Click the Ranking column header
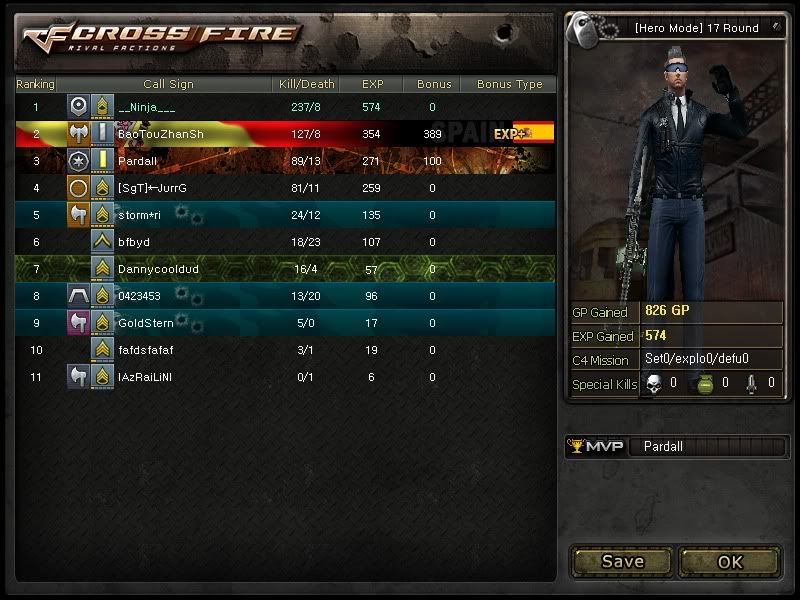Viewport: 800px width, 600px height. [36, 85]
